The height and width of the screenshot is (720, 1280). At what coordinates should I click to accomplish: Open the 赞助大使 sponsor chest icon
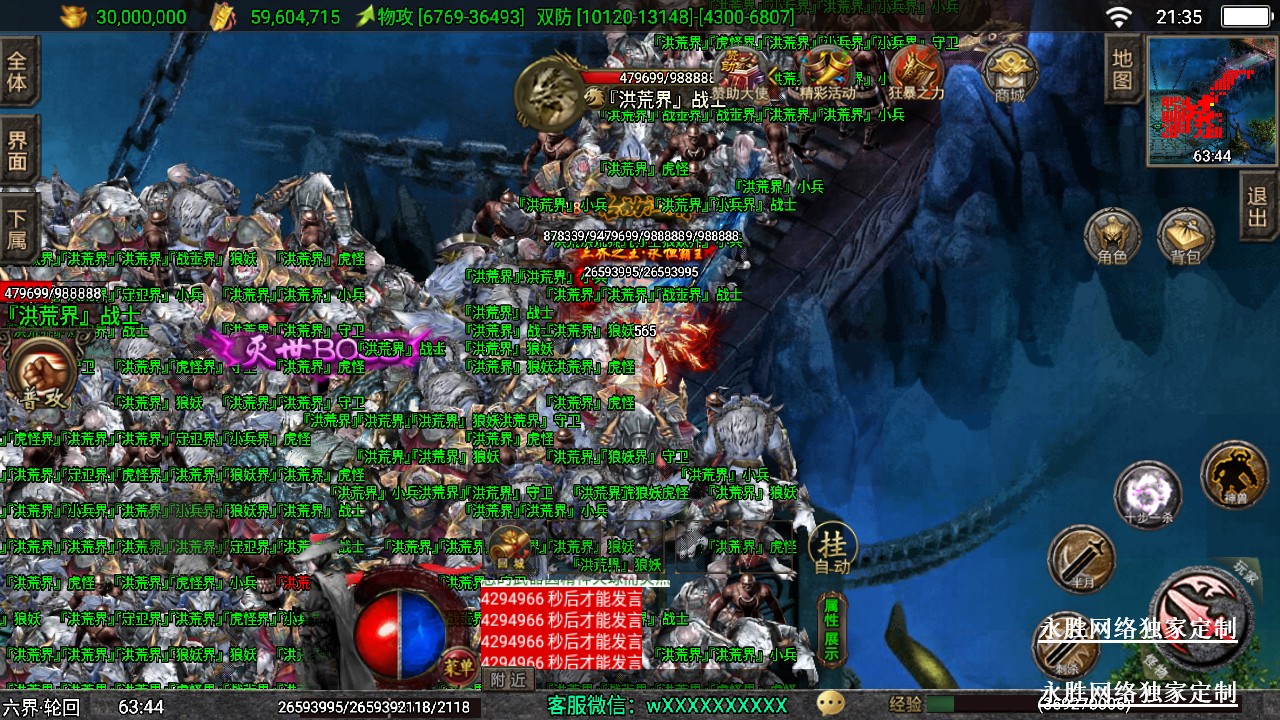(x=742, y=72)
